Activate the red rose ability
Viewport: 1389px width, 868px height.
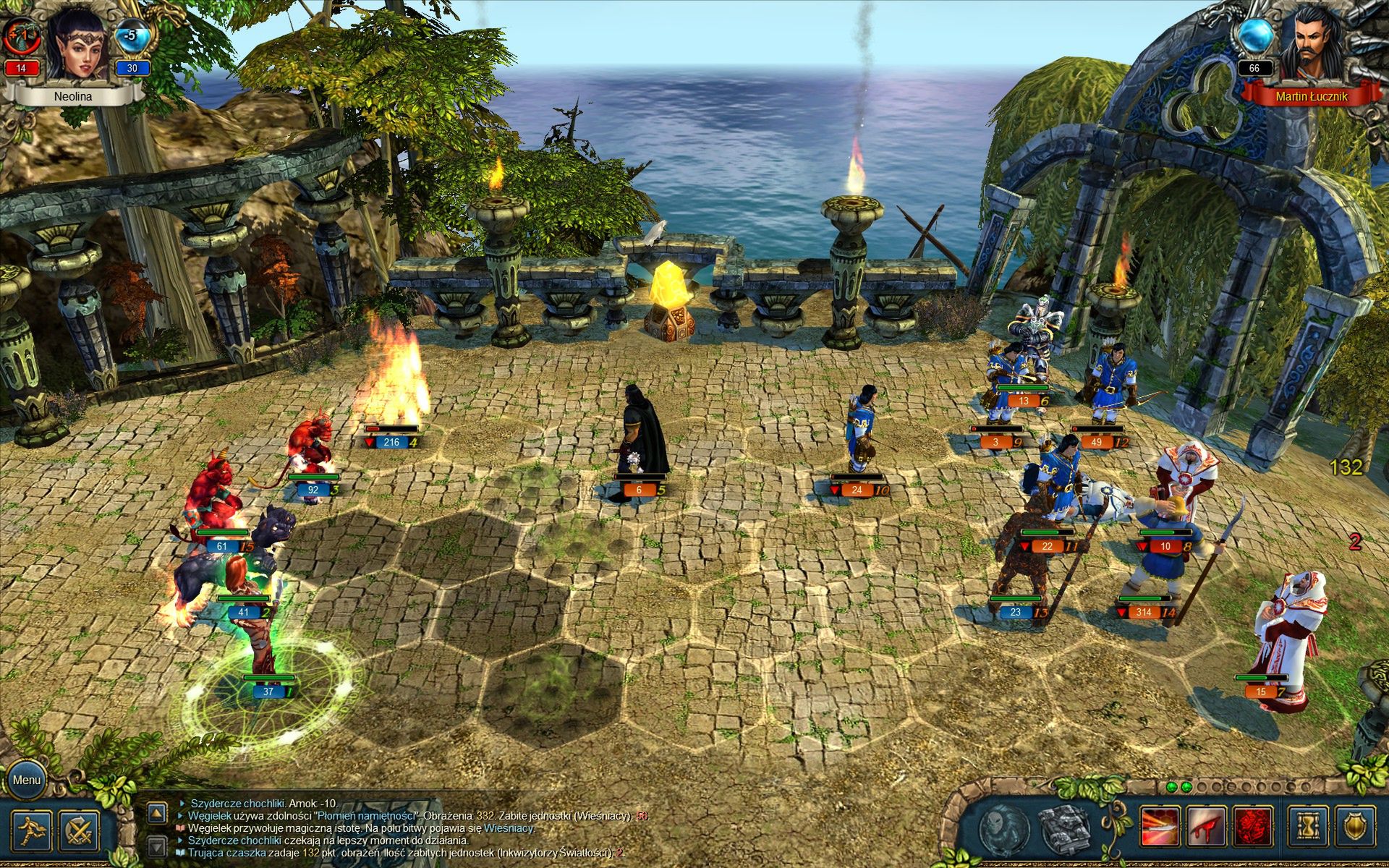1253,827
